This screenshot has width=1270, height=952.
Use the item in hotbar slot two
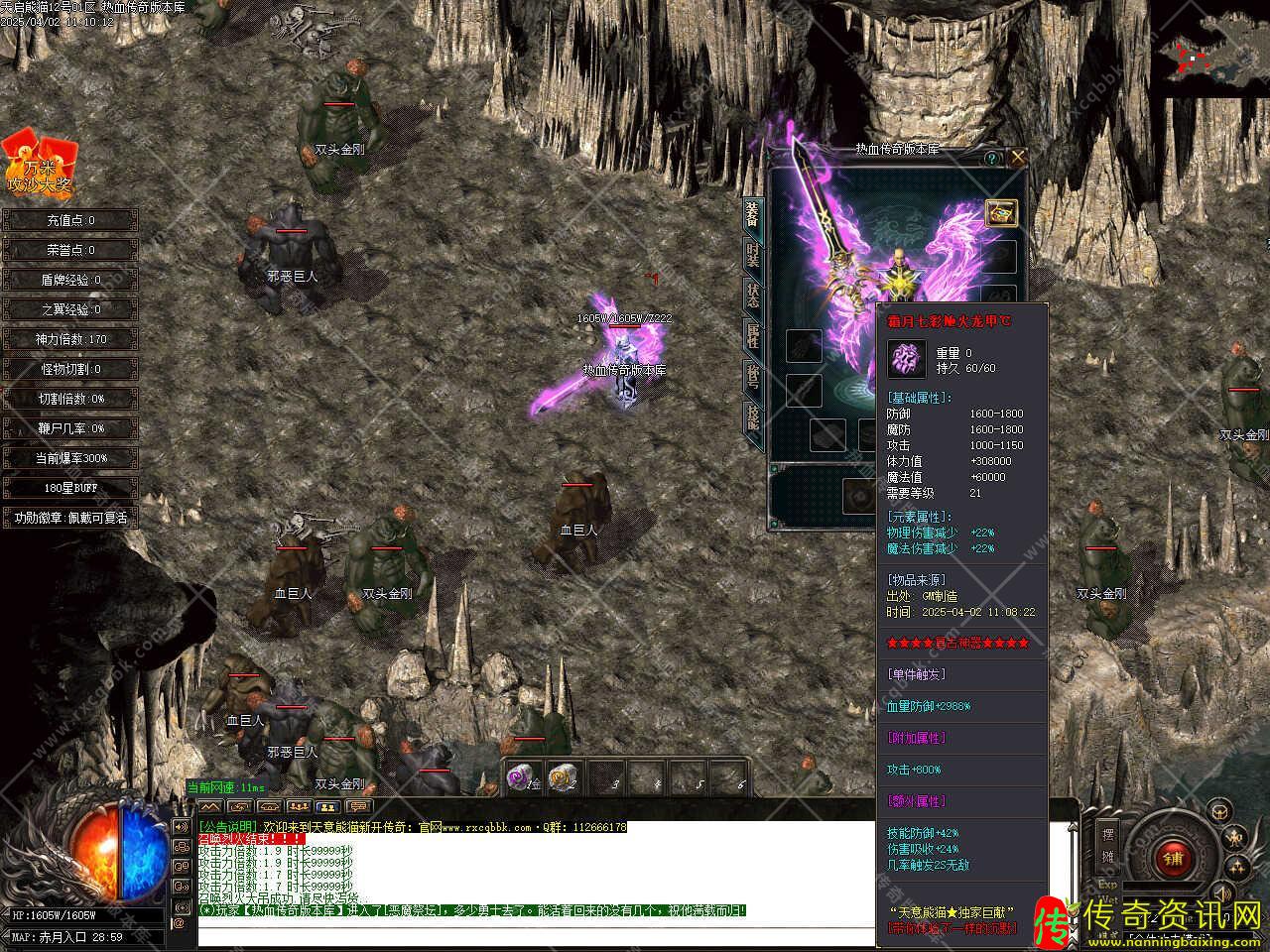pos(562,776)
